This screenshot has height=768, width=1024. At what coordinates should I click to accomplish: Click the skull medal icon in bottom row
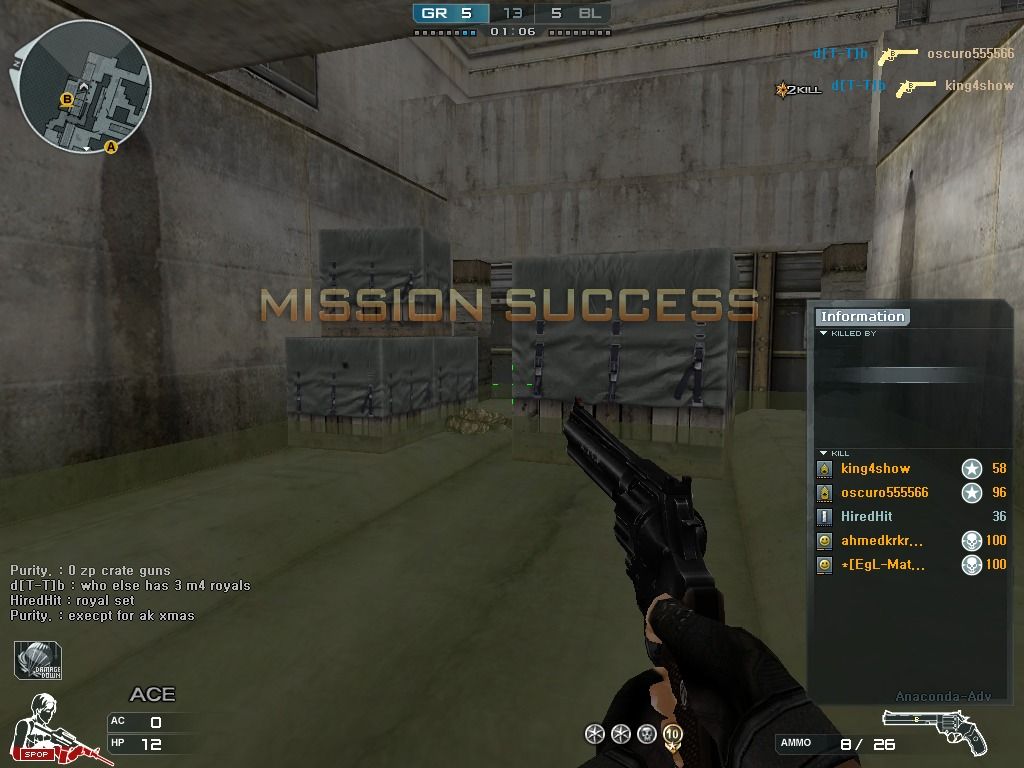click(646, 735)
